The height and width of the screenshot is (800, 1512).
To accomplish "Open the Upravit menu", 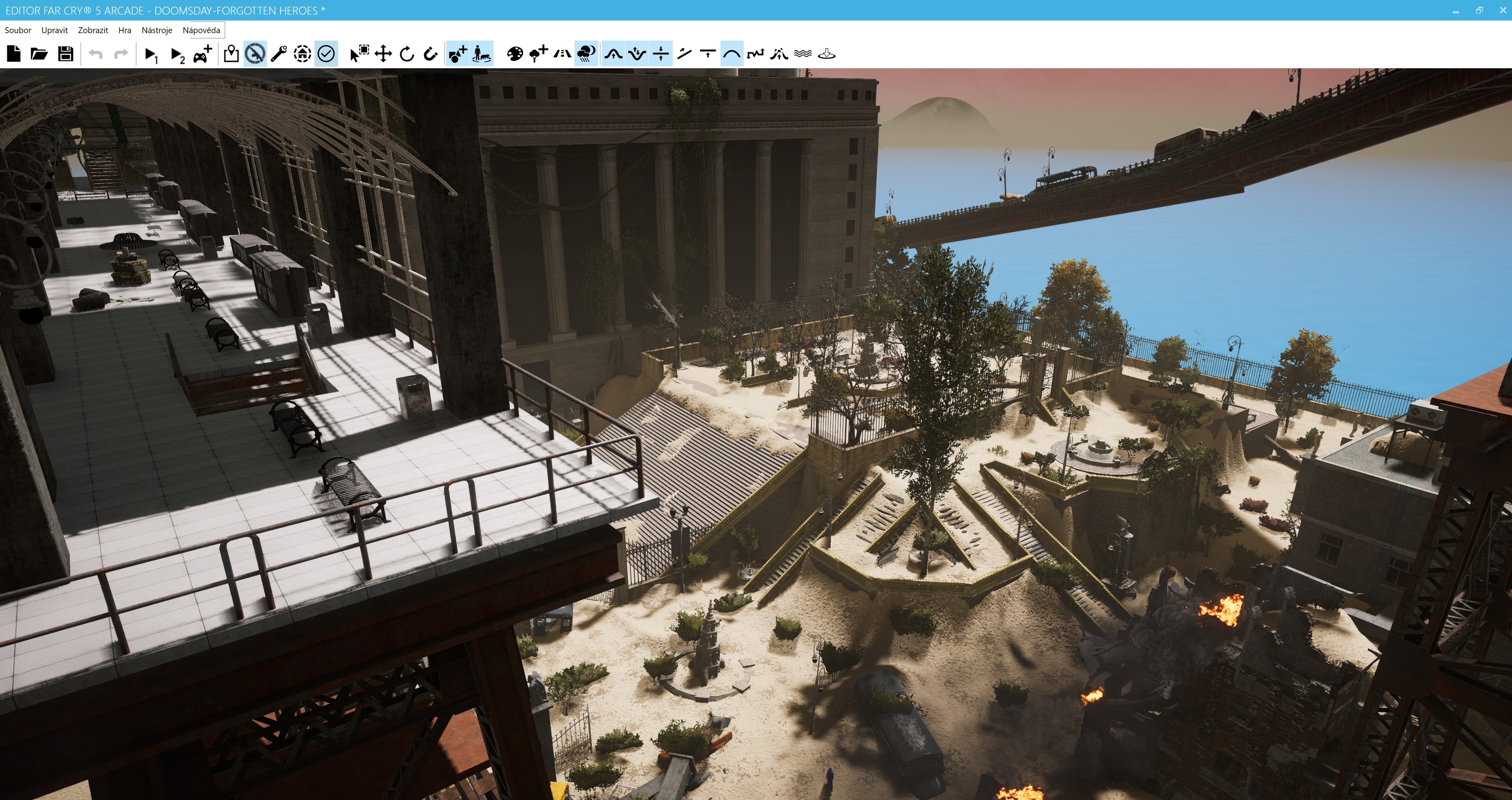I will (x=54, y=30).
